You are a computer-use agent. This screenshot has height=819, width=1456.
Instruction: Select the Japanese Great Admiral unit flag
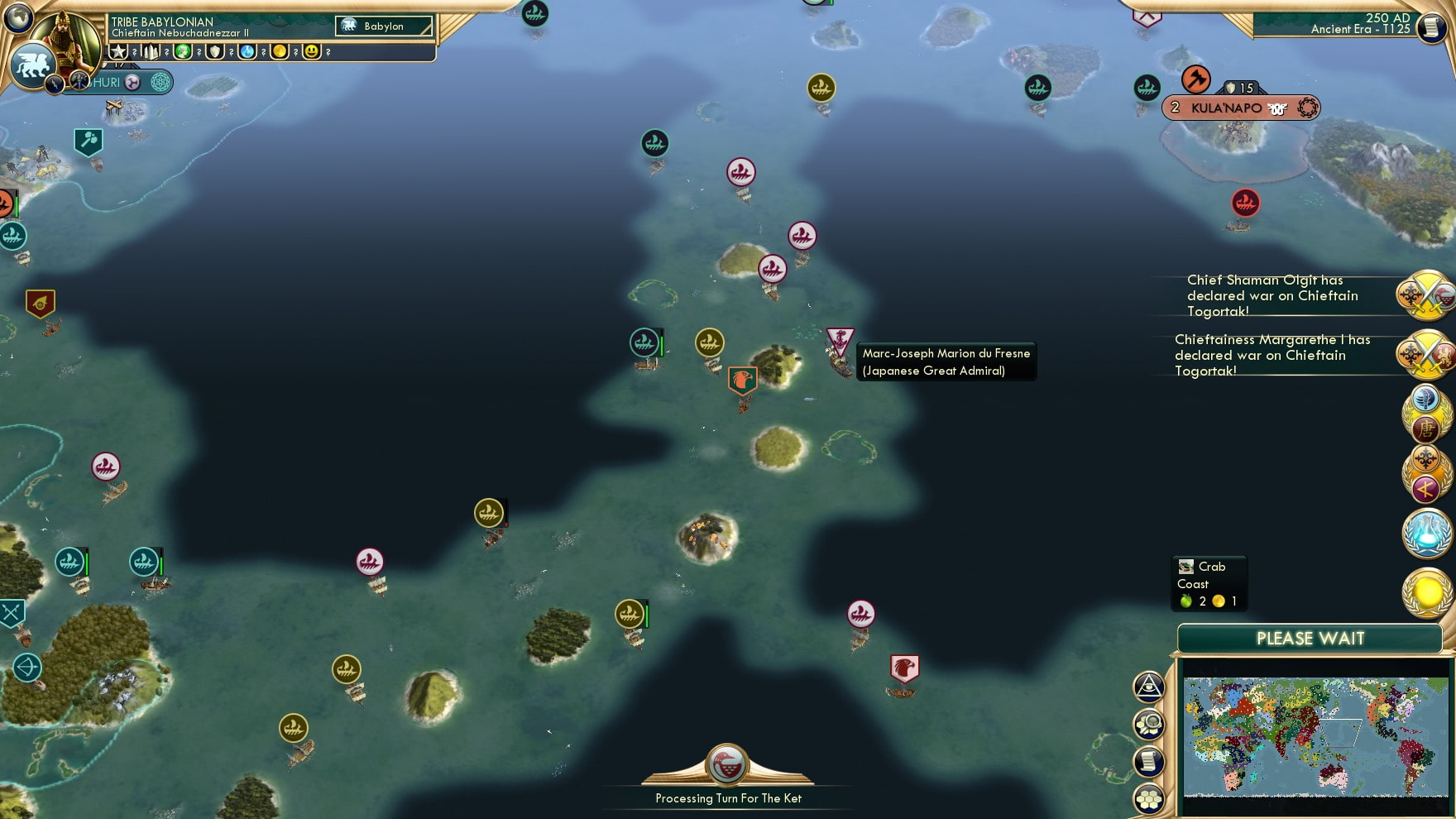click(x=842, y=339)
